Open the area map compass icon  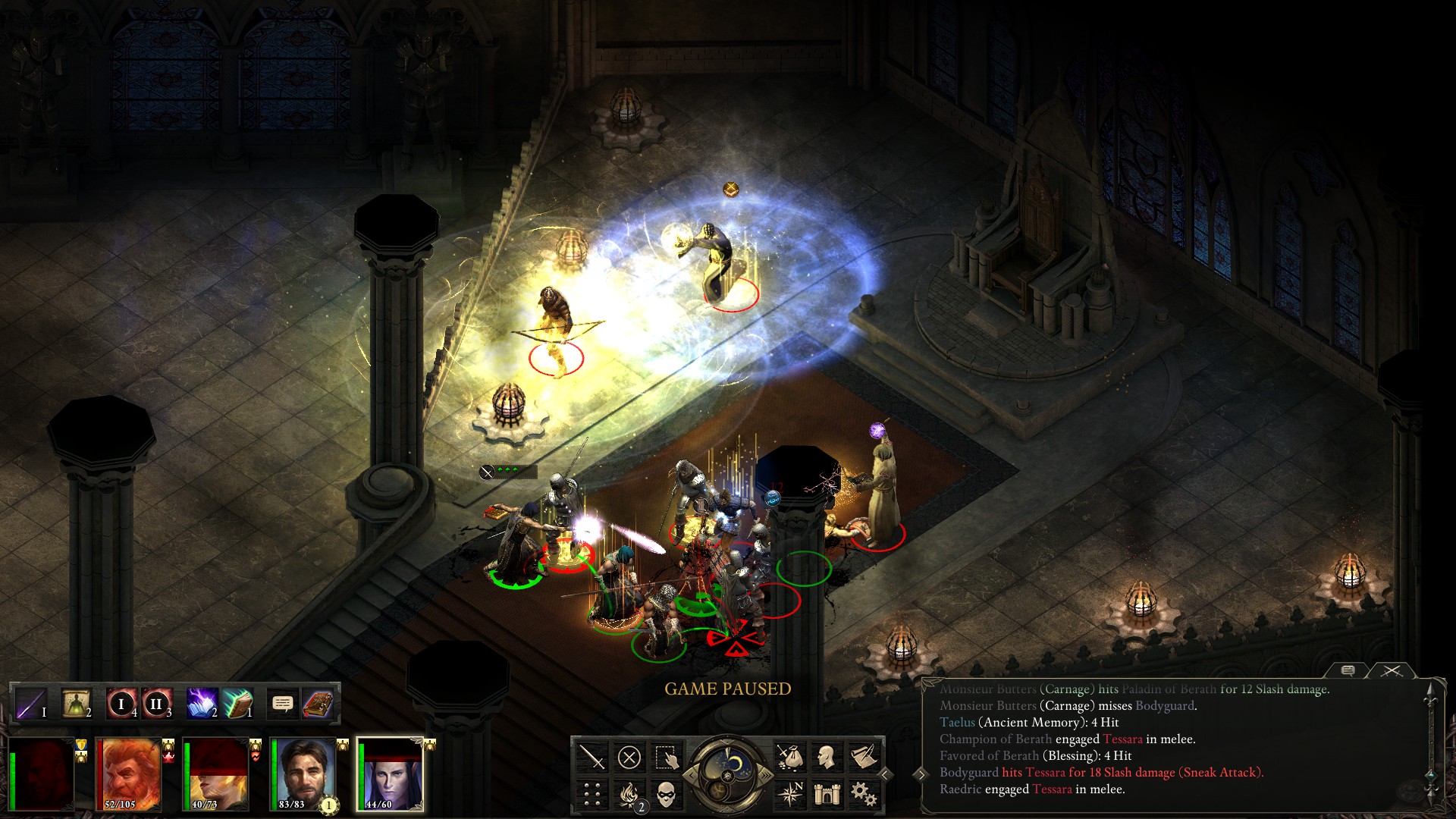point(789,794)
